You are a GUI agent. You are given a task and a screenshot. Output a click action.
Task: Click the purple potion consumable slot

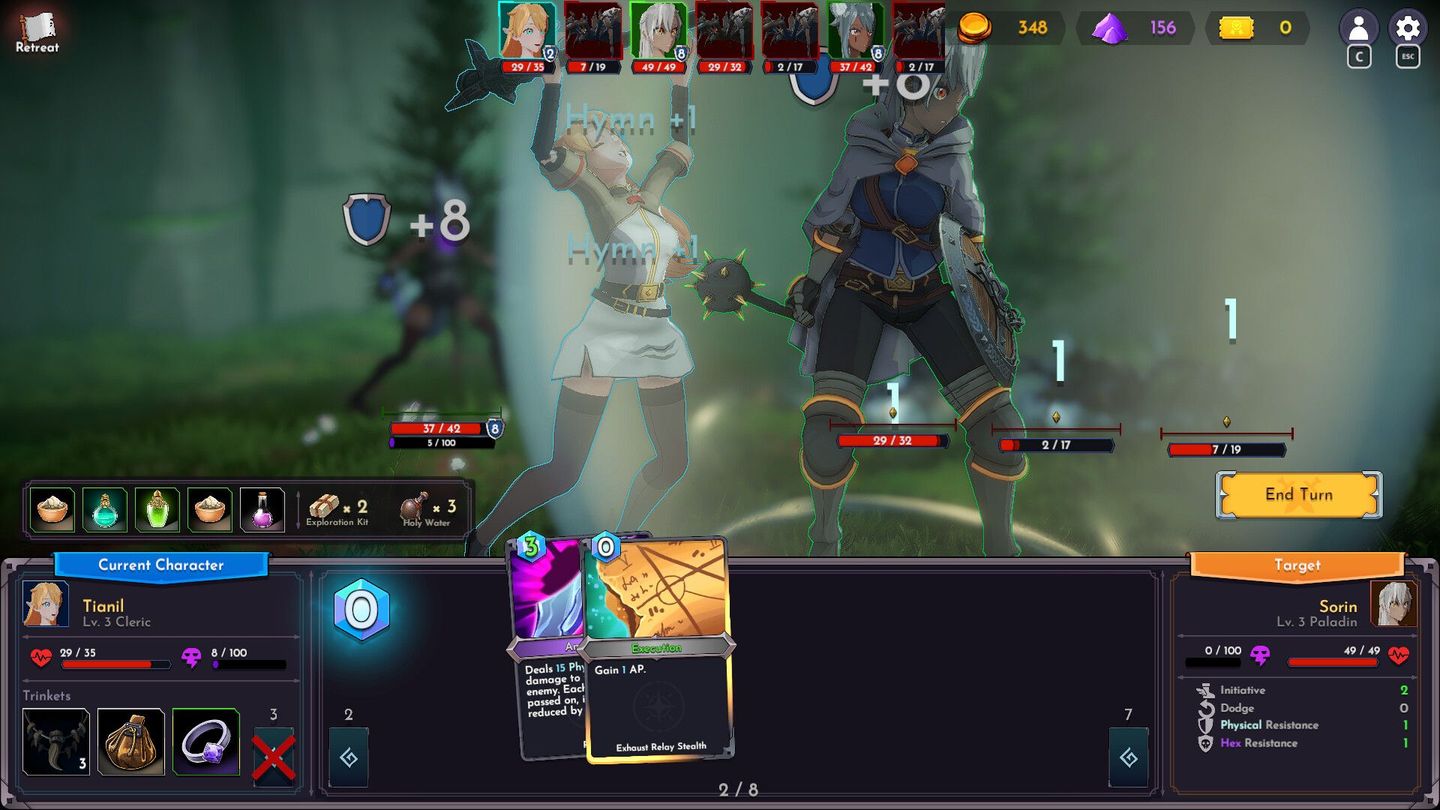click(x=263, y=509)
